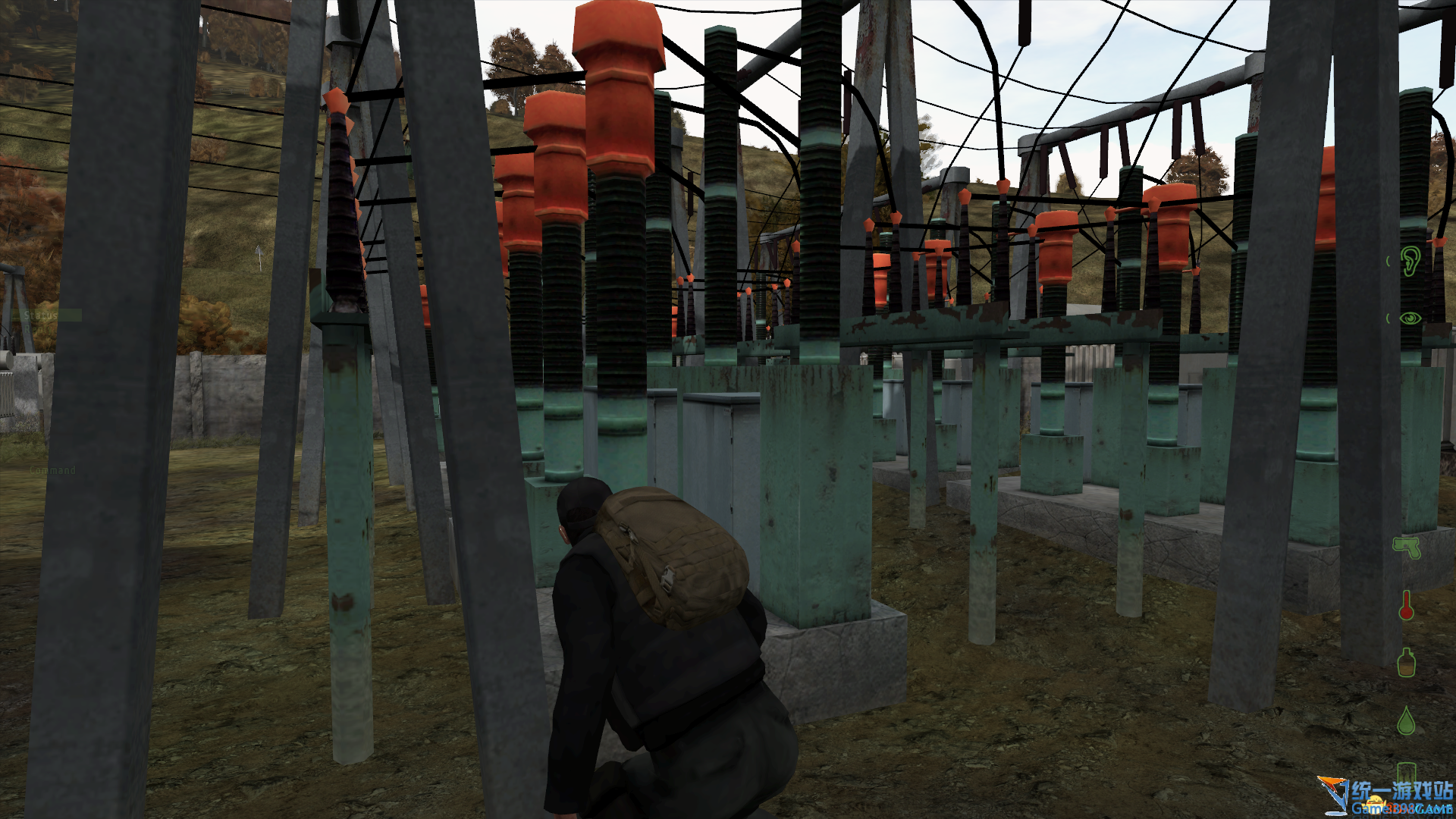Screen dimensions: 1456x819
Task: Select the canteen thirst icon
Action: pos(1406,663)
